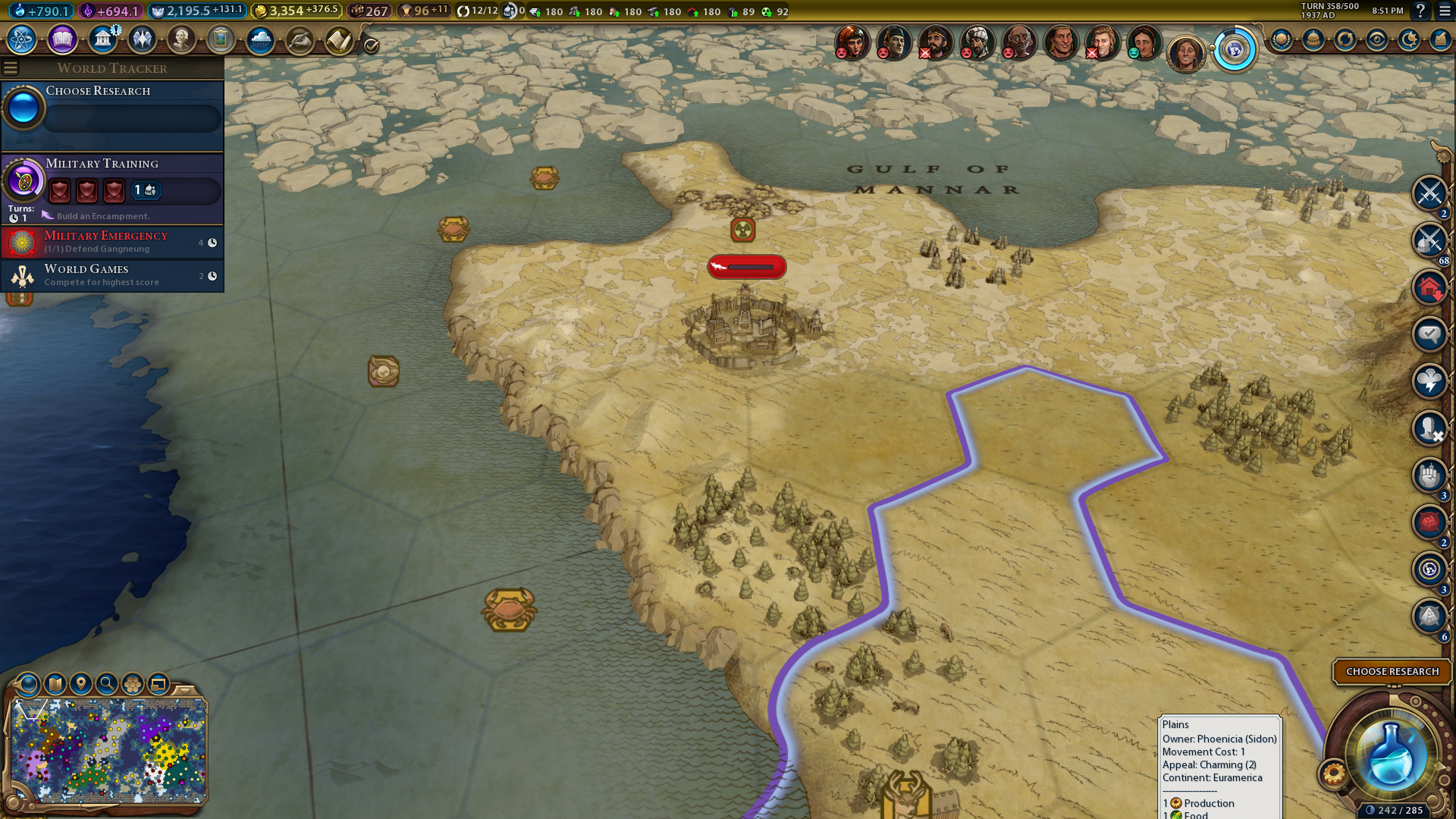Open the Civics Tree book icon

pyautogui.click(x=62, y=39)
